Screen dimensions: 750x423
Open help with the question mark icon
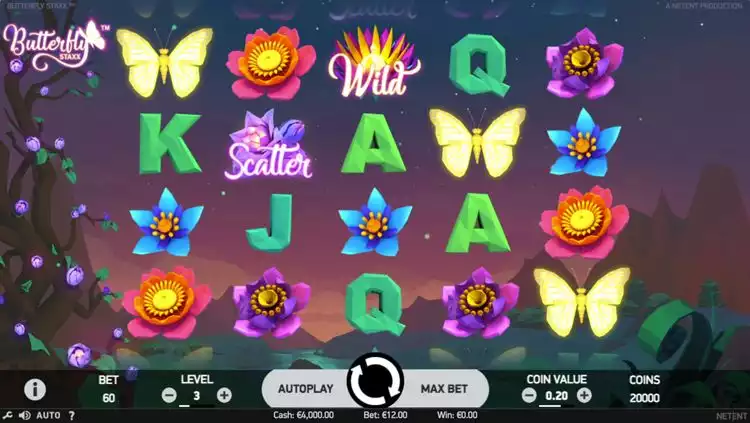(71, 415)
